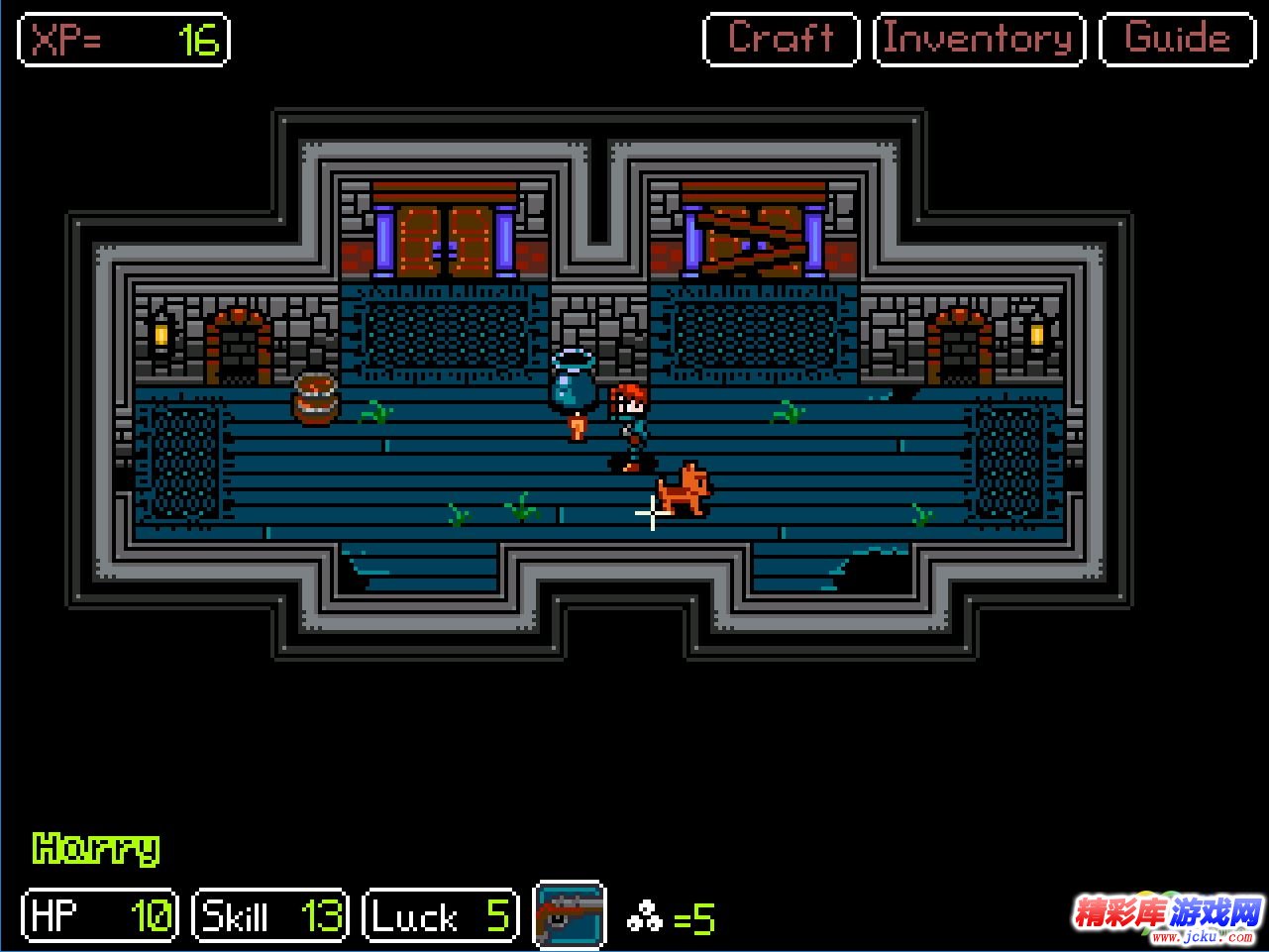
Task: Select the equipped pistol weapon slot
Action: coord(570,913)
